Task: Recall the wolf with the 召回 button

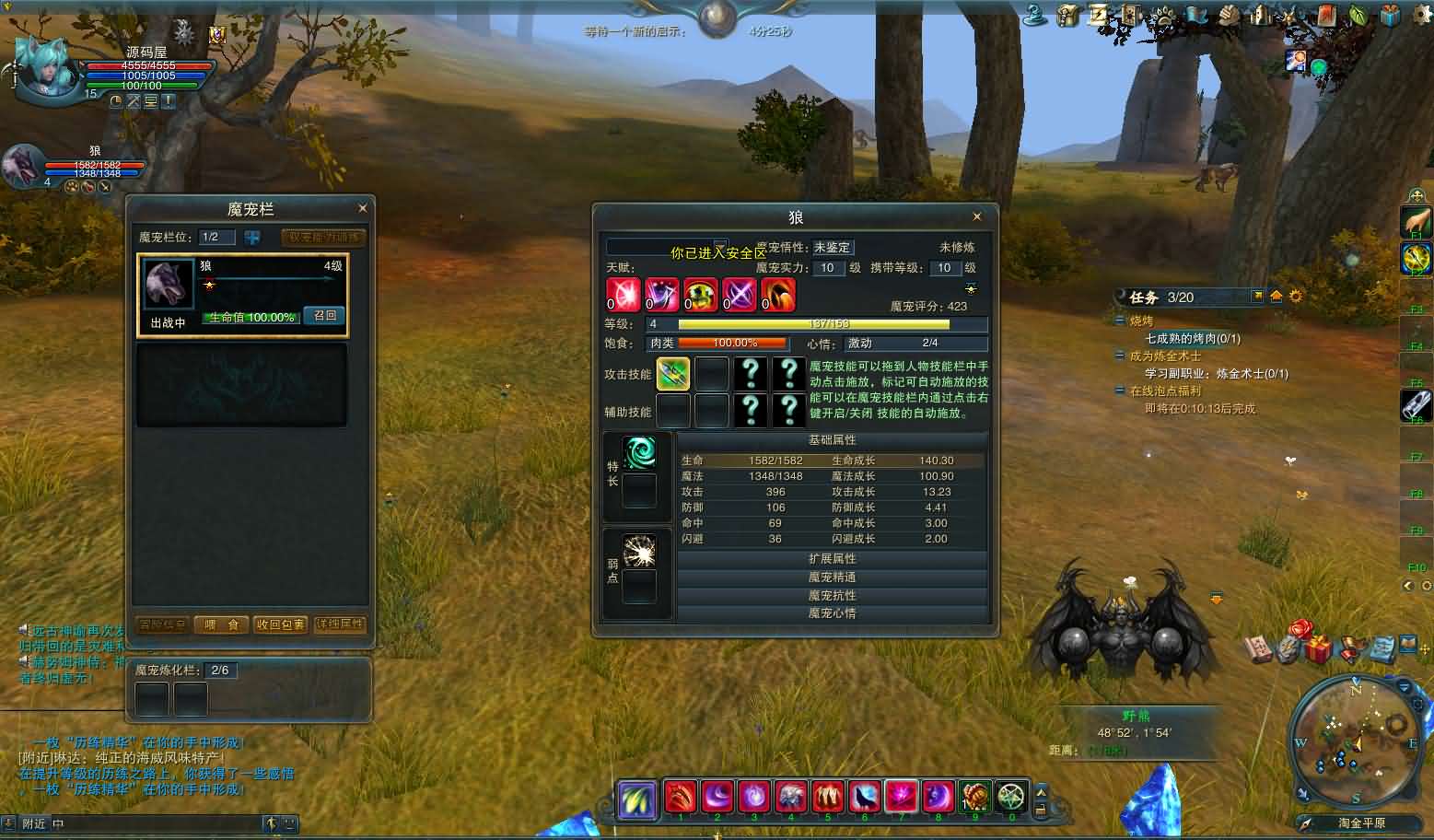Action: click(x=325, y=315)
